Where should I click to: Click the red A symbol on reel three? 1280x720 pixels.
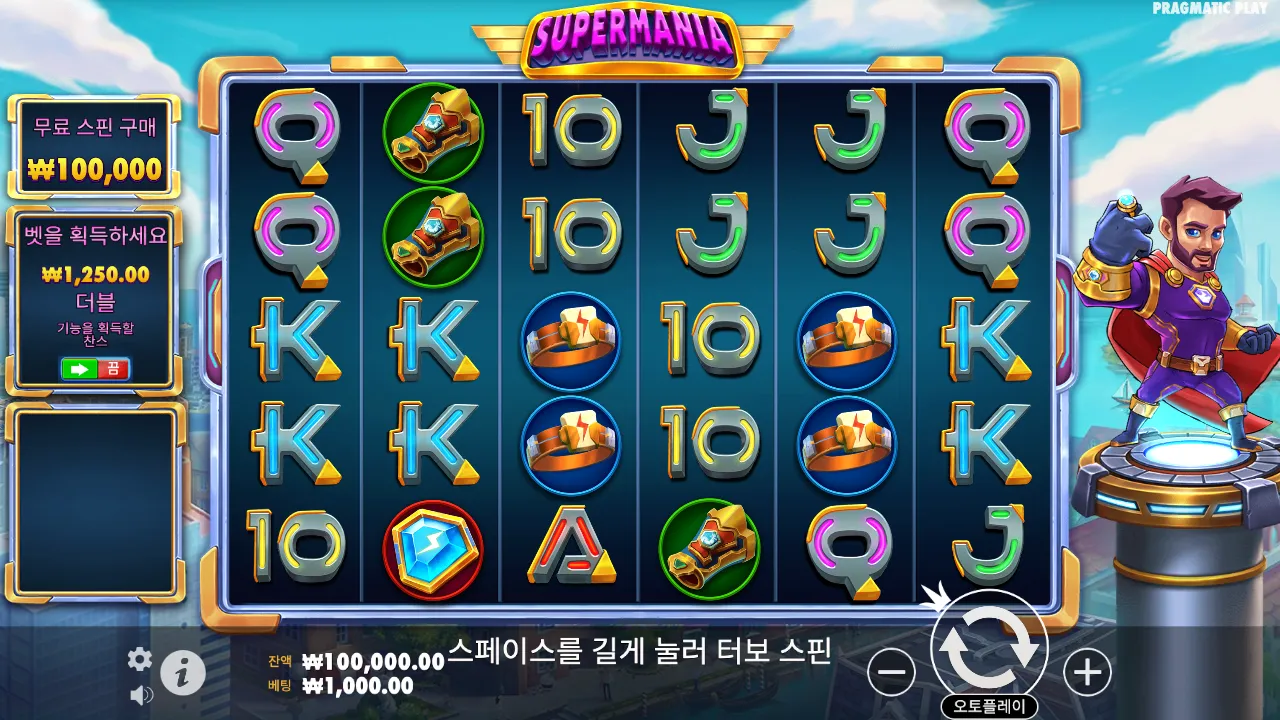point(572,547)
